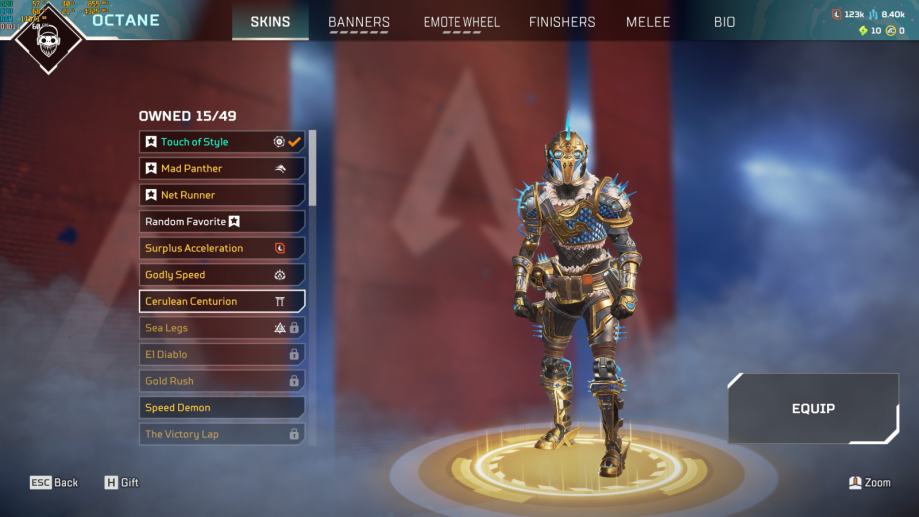Screen dimensions: 919x517
Task: Select the Skins tab
Action: (x=270, y=22)
